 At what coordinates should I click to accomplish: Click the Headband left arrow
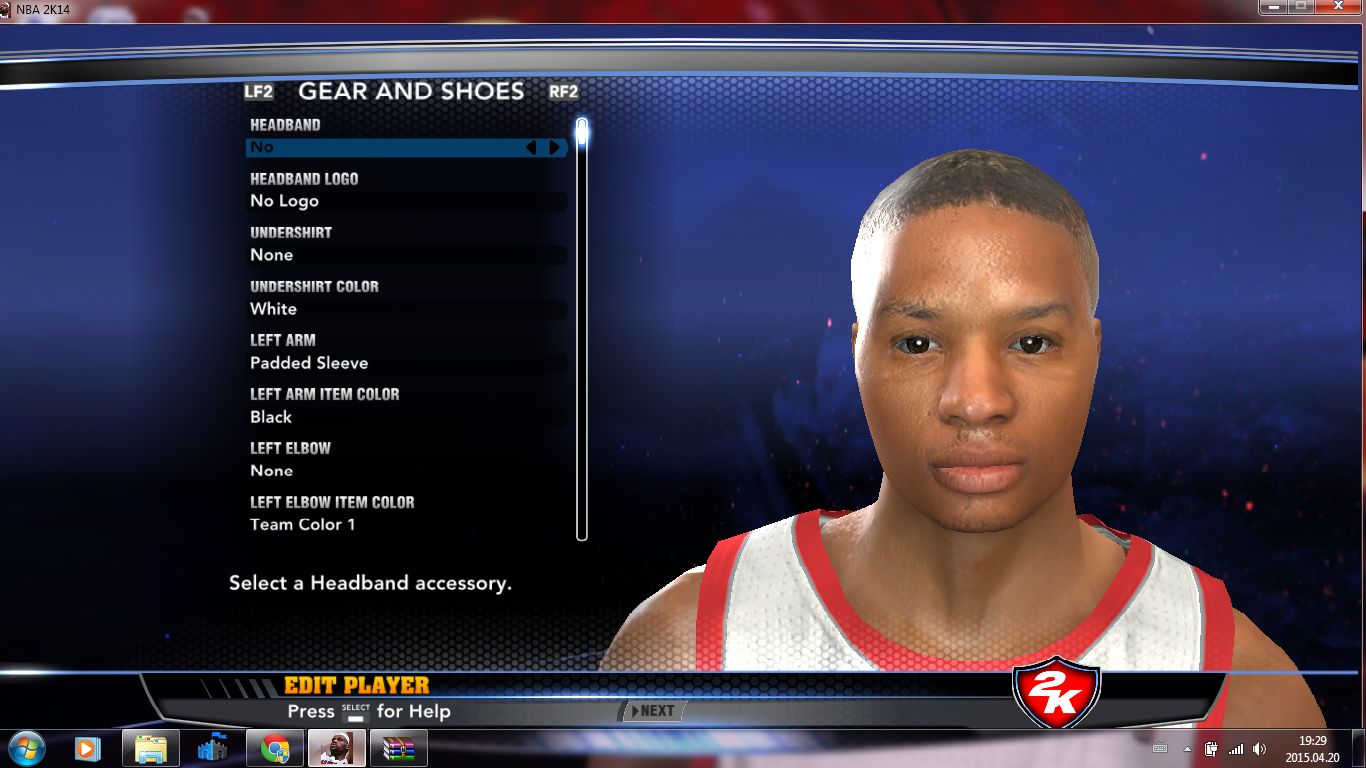point(531,148)
